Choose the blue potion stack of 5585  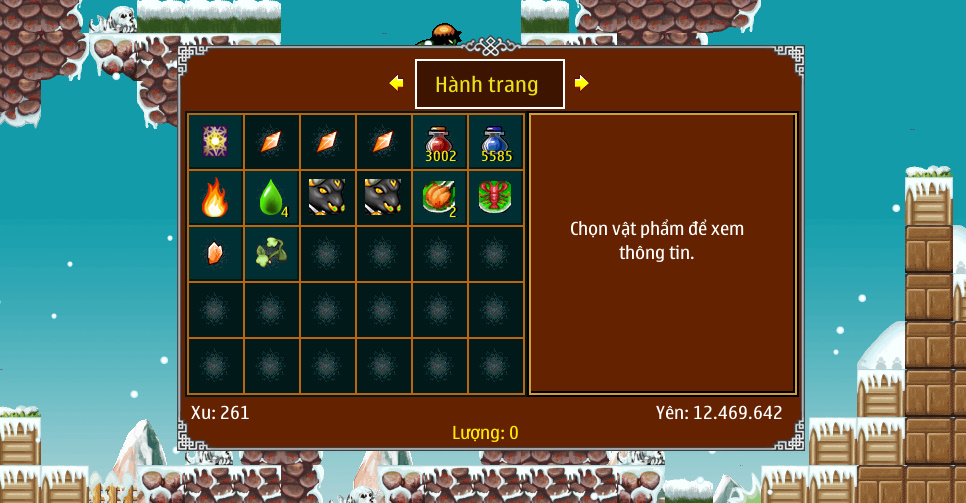(x=496, y=142)
